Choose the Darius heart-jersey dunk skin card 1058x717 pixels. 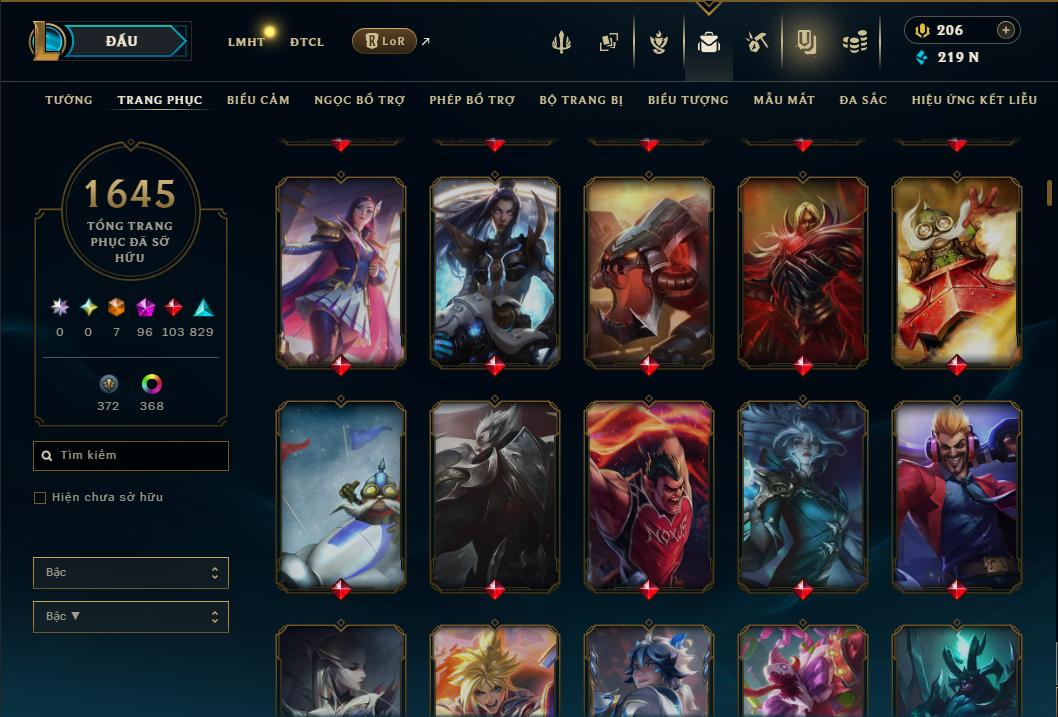coord(649,495)
